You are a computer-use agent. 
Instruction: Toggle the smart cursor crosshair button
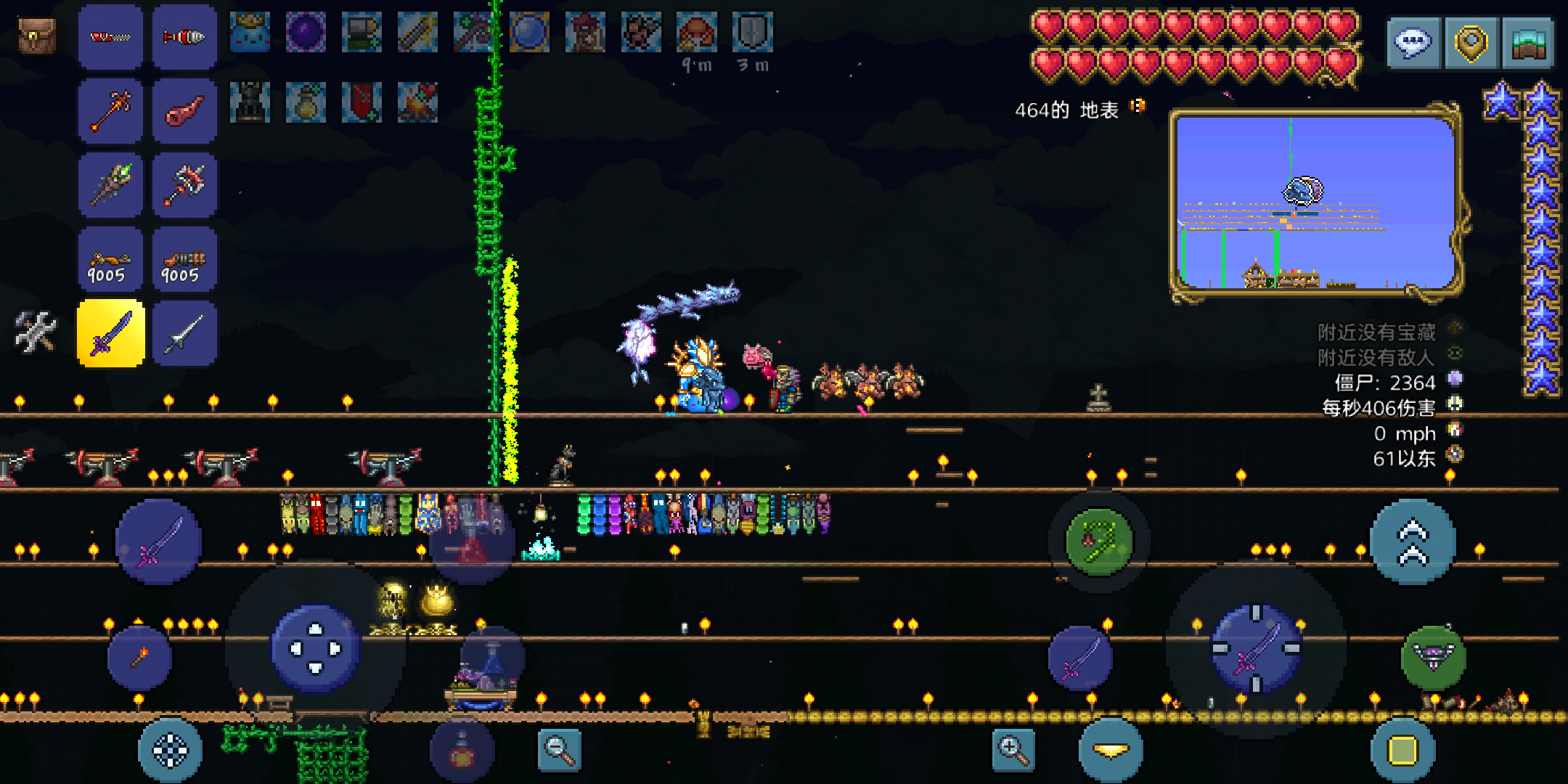click(170, 751)
